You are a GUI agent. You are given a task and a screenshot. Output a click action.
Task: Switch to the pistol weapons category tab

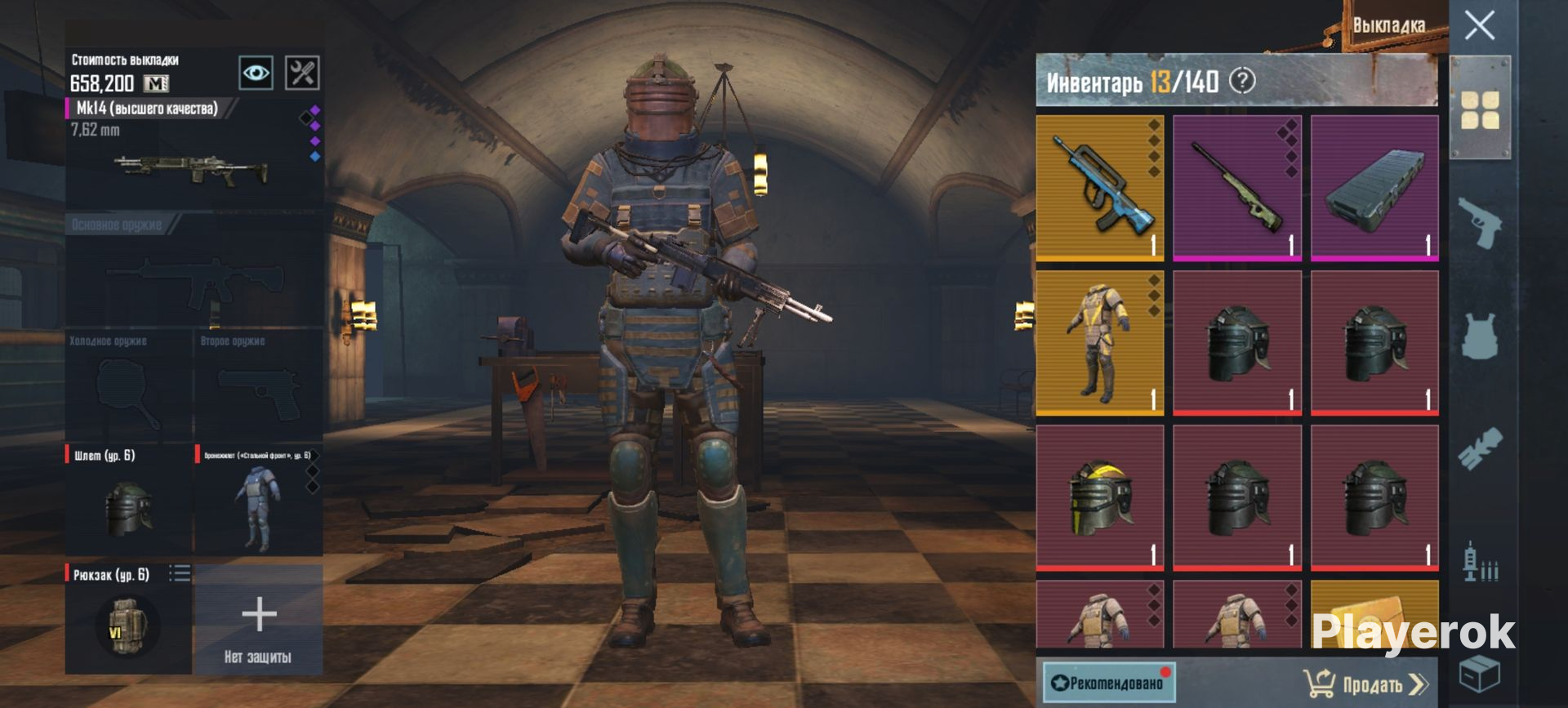(x=1480, y=222)
